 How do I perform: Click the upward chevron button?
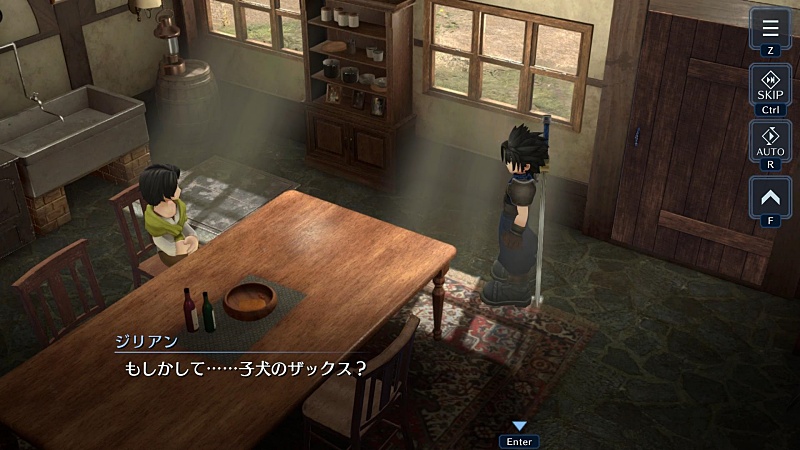click(770, 196)
